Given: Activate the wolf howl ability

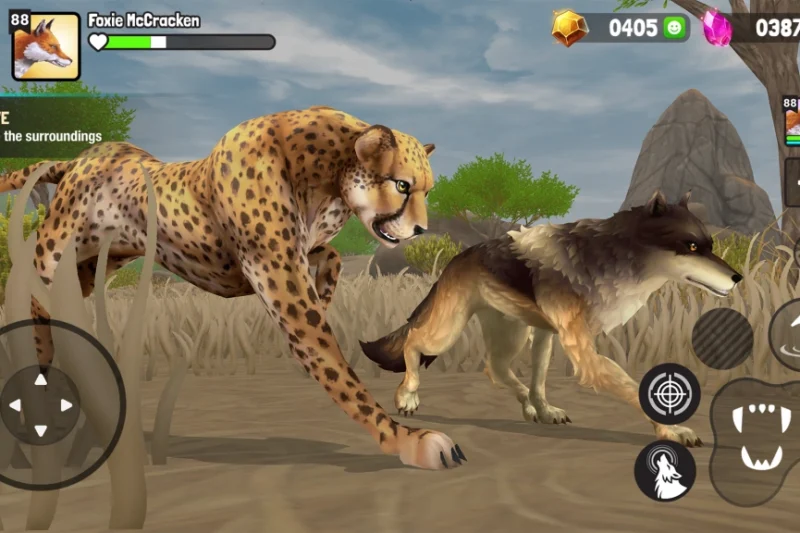Looking at the screenshot, I should click(665, 471).
